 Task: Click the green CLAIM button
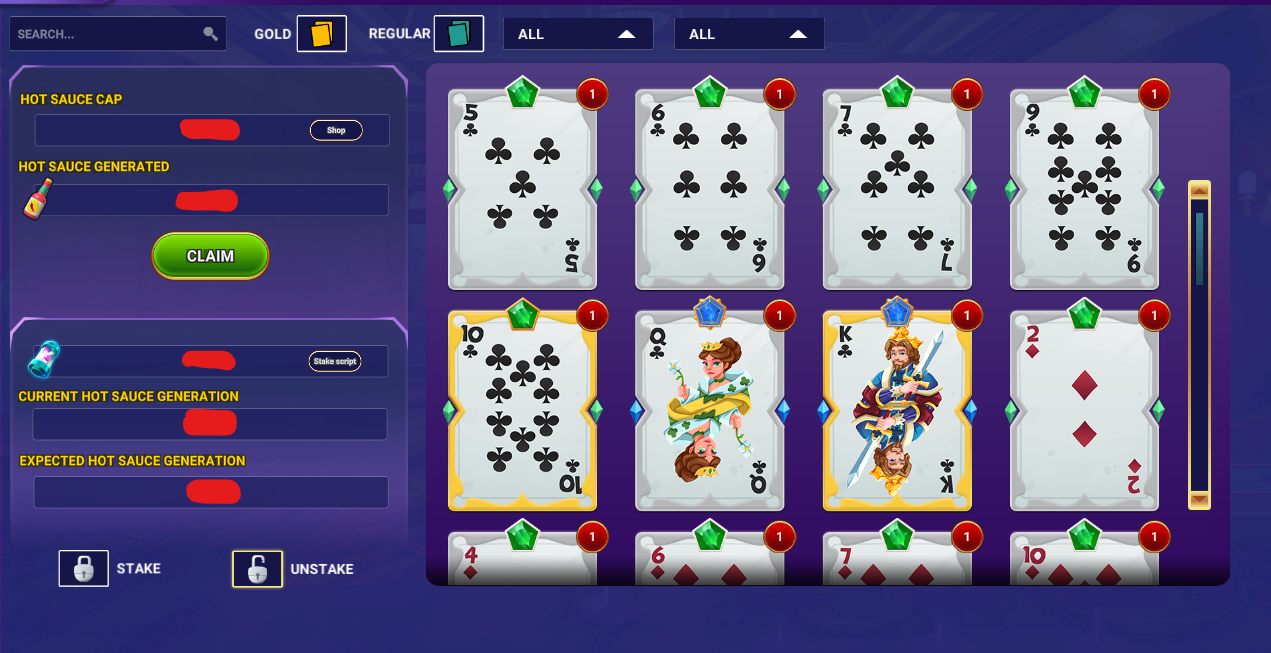click(x=210, y=256)
